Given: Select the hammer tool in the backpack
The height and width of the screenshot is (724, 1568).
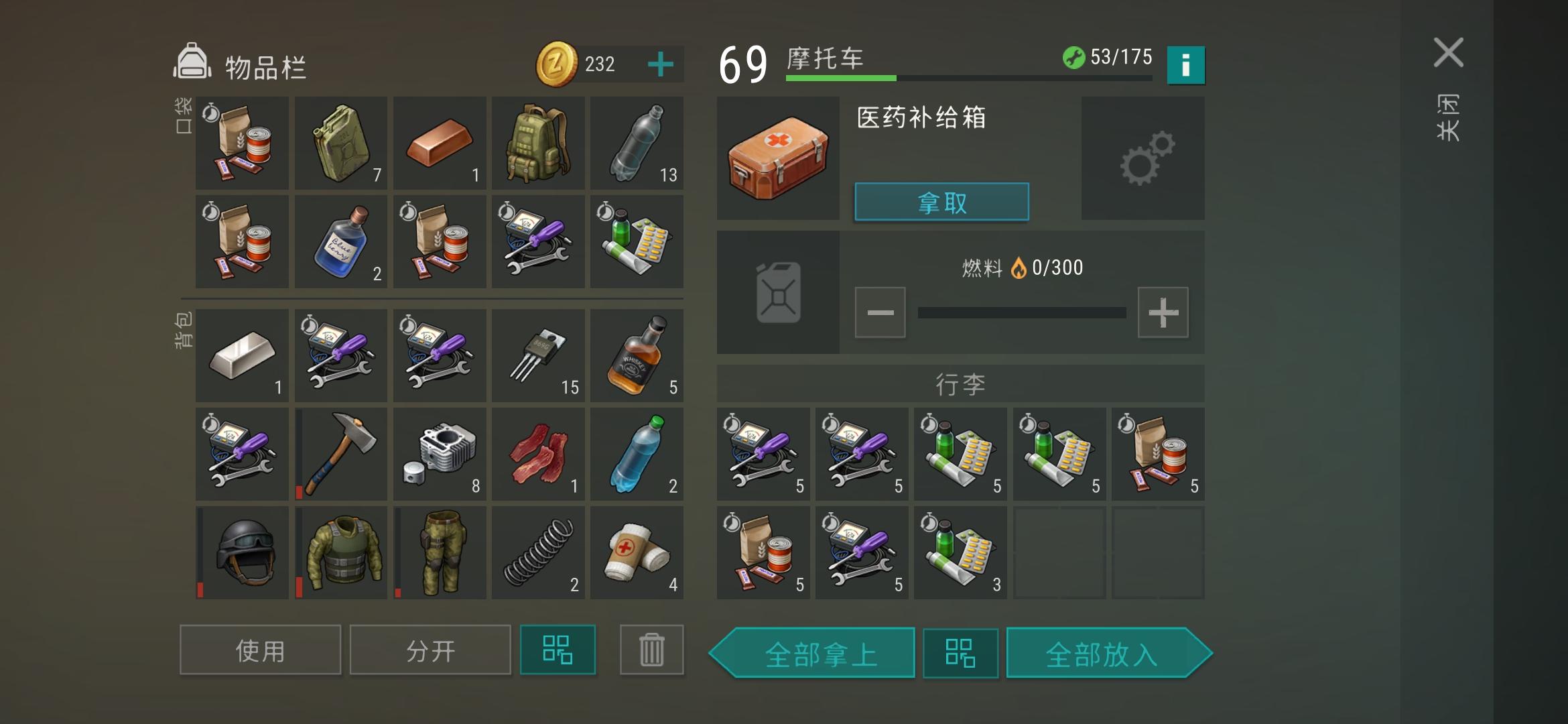Looking at the screenshot, I should [340, 454].
